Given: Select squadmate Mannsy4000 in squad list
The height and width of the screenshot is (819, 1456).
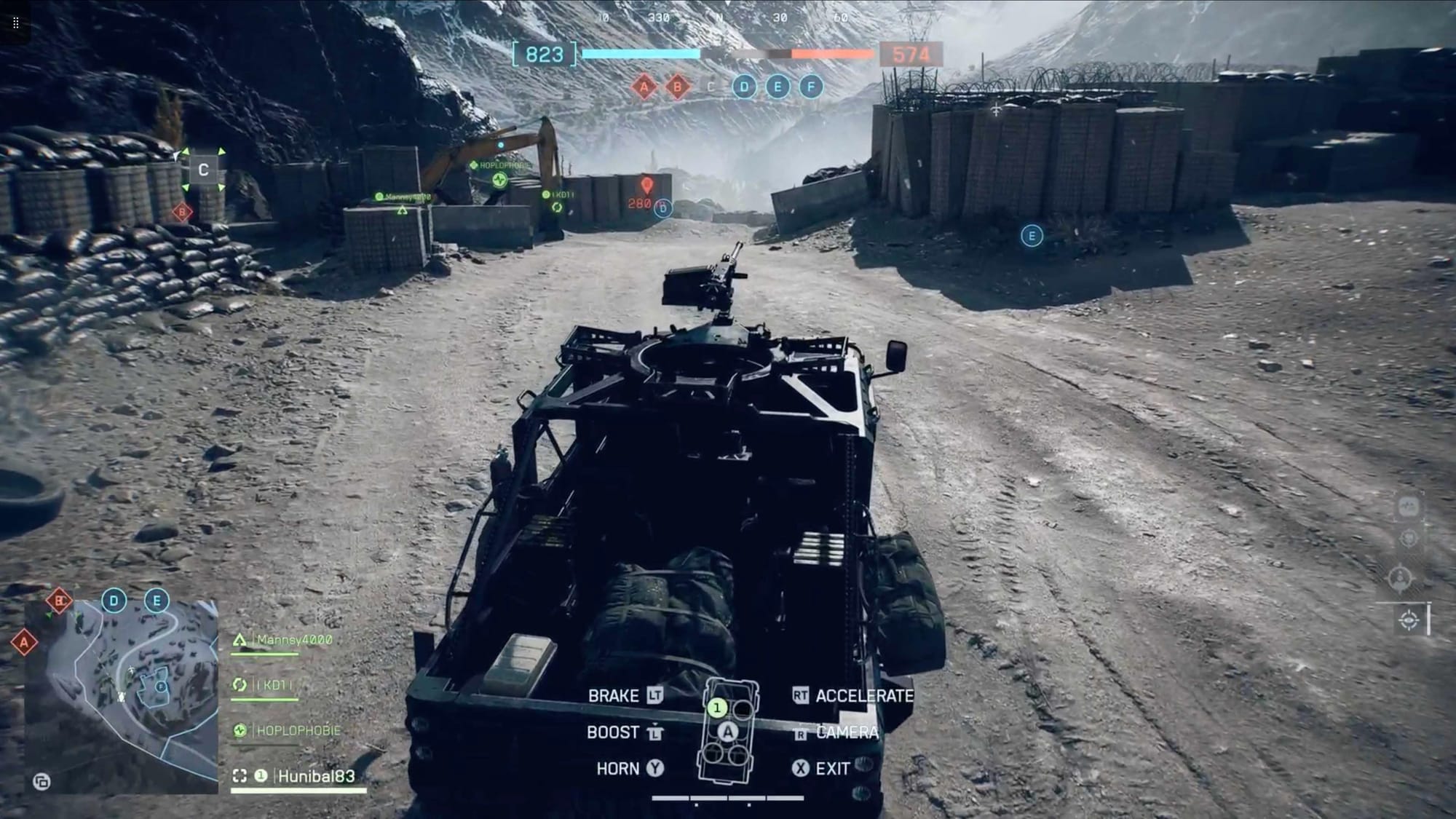Looking at the screenshot, I should 294,640.
